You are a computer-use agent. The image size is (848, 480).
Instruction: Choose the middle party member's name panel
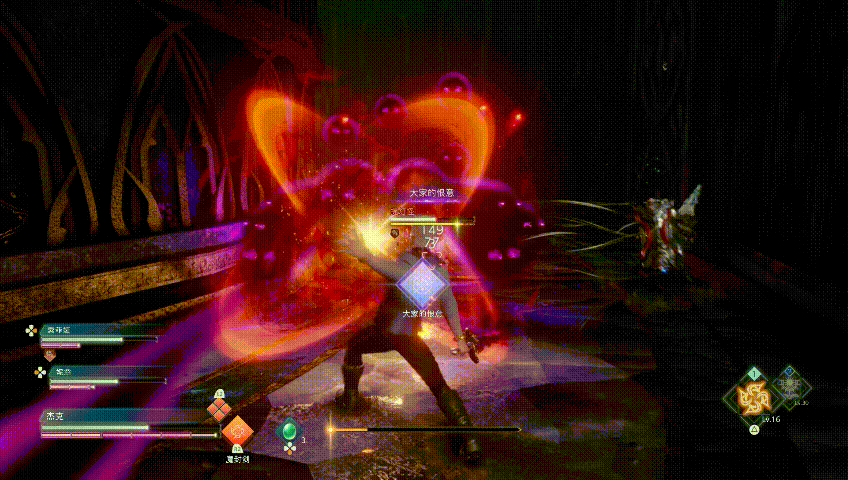[92, 371]
